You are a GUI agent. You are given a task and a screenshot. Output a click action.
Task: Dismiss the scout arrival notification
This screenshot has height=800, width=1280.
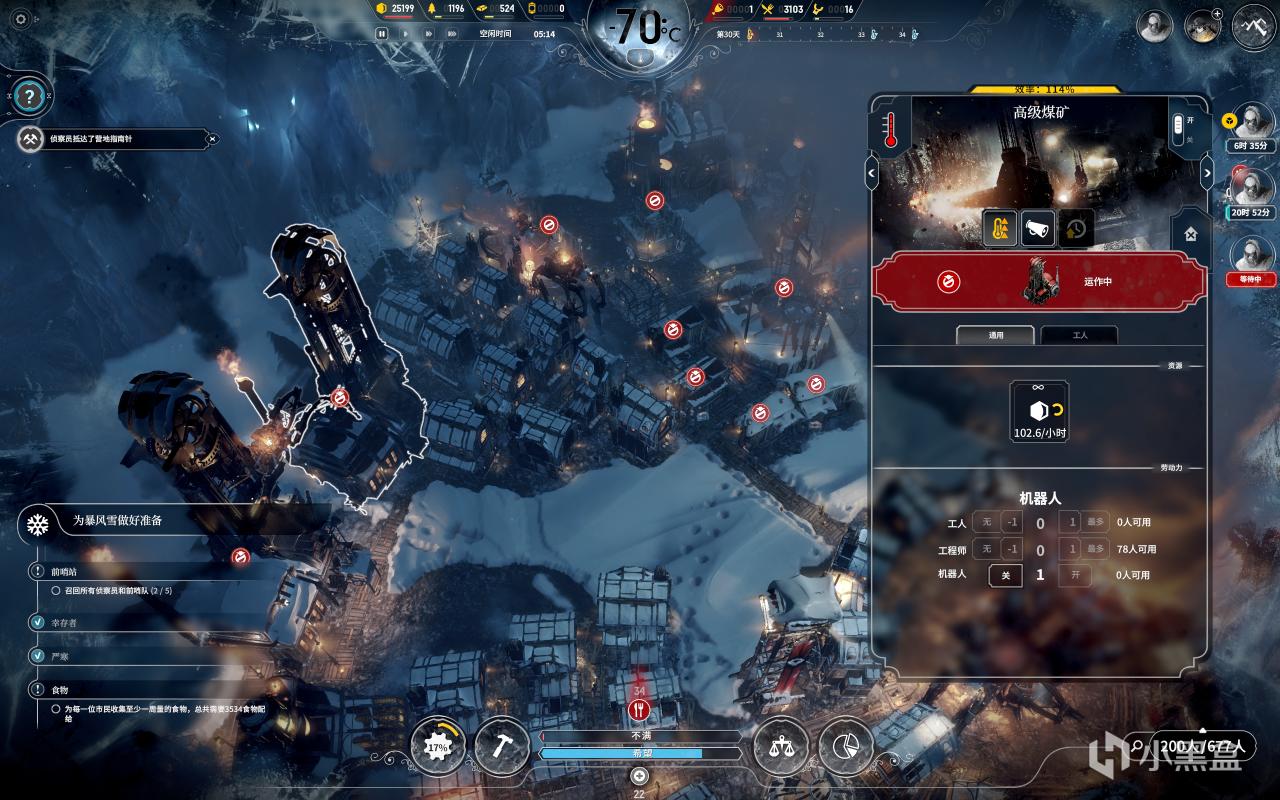pos(212,139)
